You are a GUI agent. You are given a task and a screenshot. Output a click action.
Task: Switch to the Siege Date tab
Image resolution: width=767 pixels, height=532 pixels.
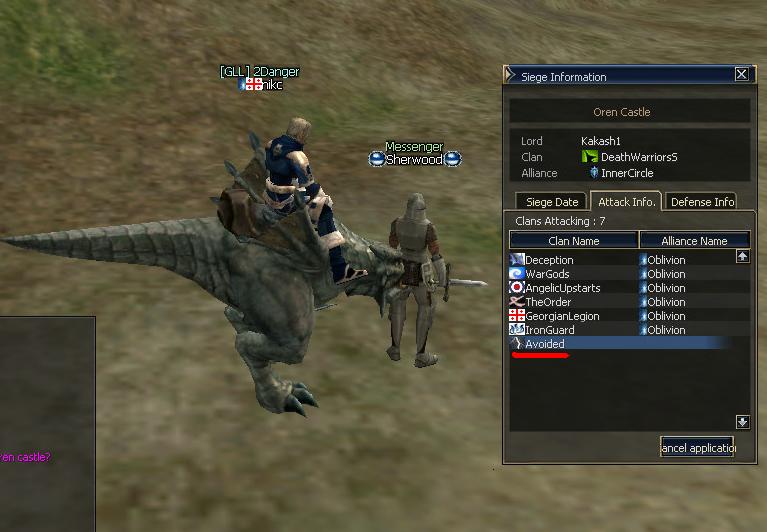coord(552,202)
